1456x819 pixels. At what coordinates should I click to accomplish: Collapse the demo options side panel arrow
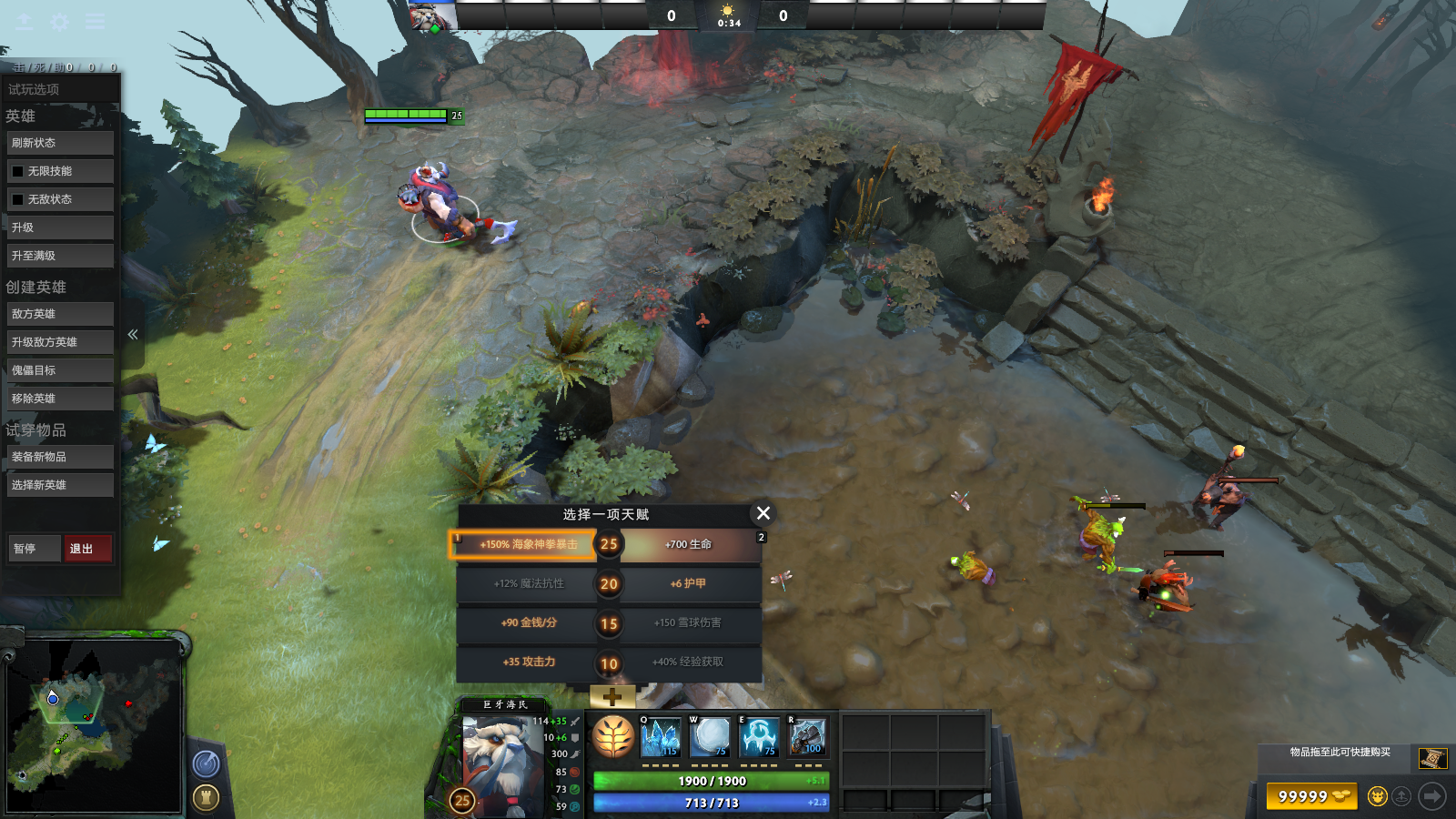[133, 335]
